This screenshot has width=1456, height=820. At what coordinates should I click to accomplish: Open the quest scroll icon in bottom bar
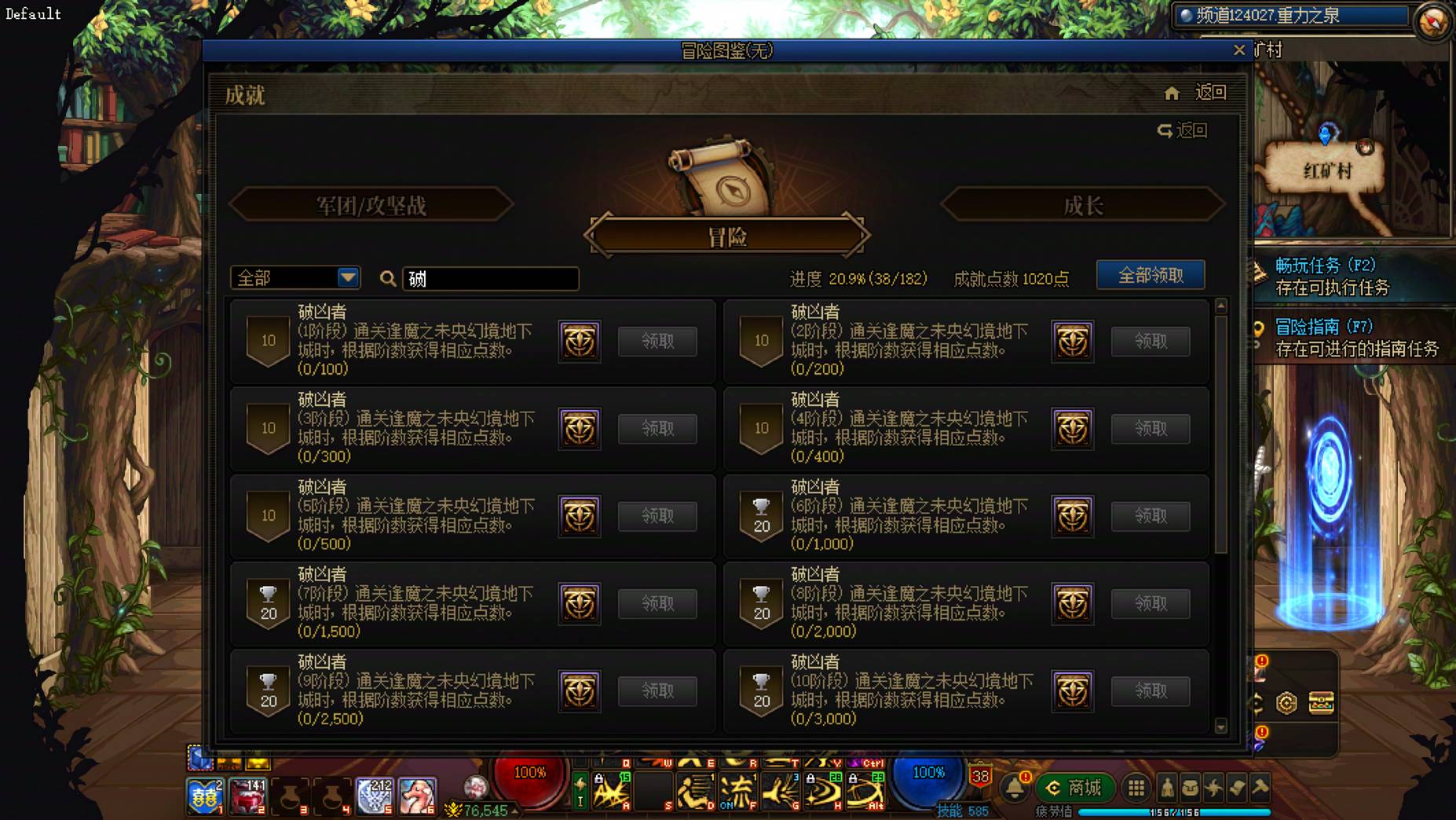point(1238,789)
